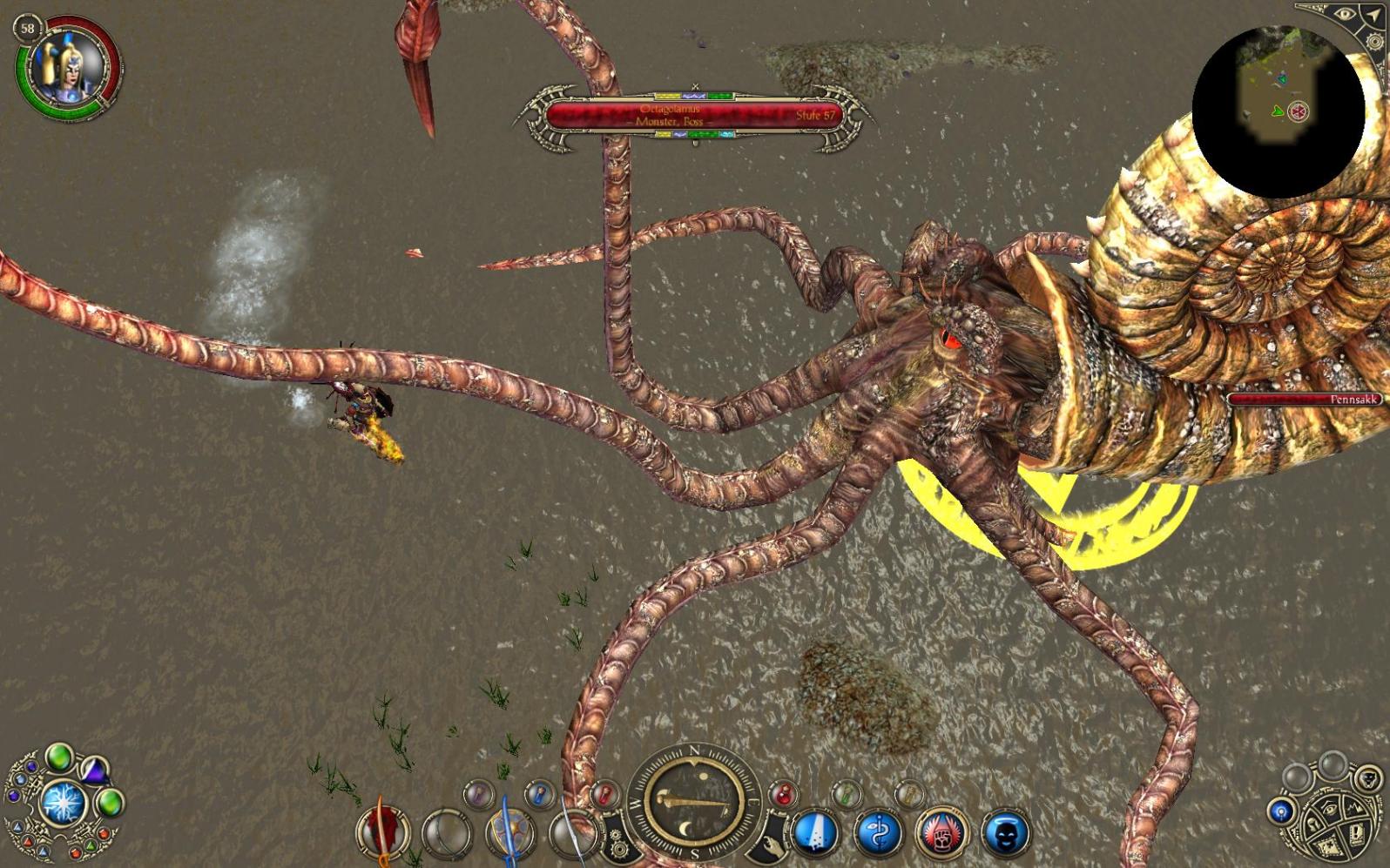Open the gear icon beside the minimap
The width and height of the screenshot is (1390, 868).
point(1374,42)
